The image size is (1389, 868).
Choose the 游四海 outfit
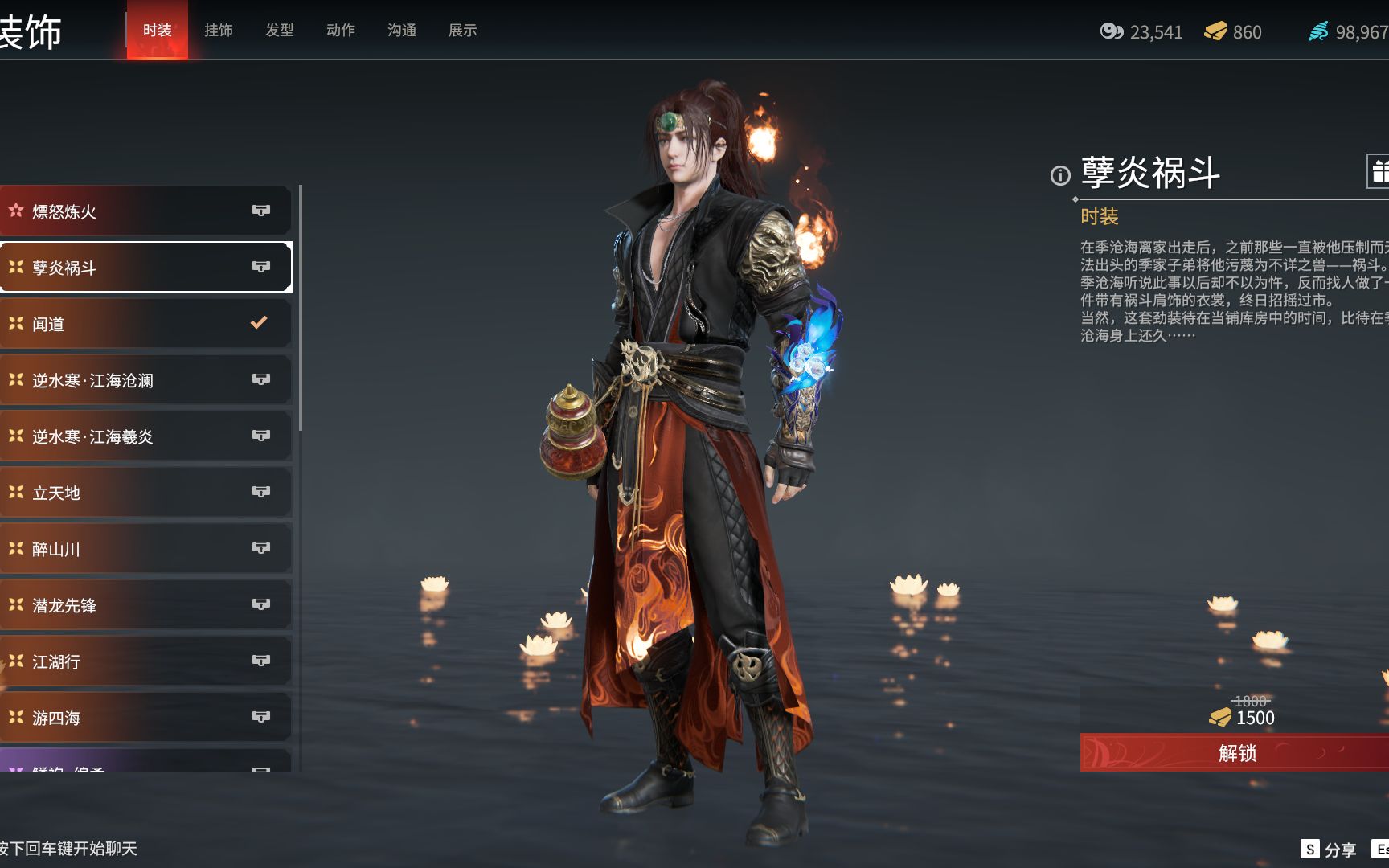click(x=145, y=718)
